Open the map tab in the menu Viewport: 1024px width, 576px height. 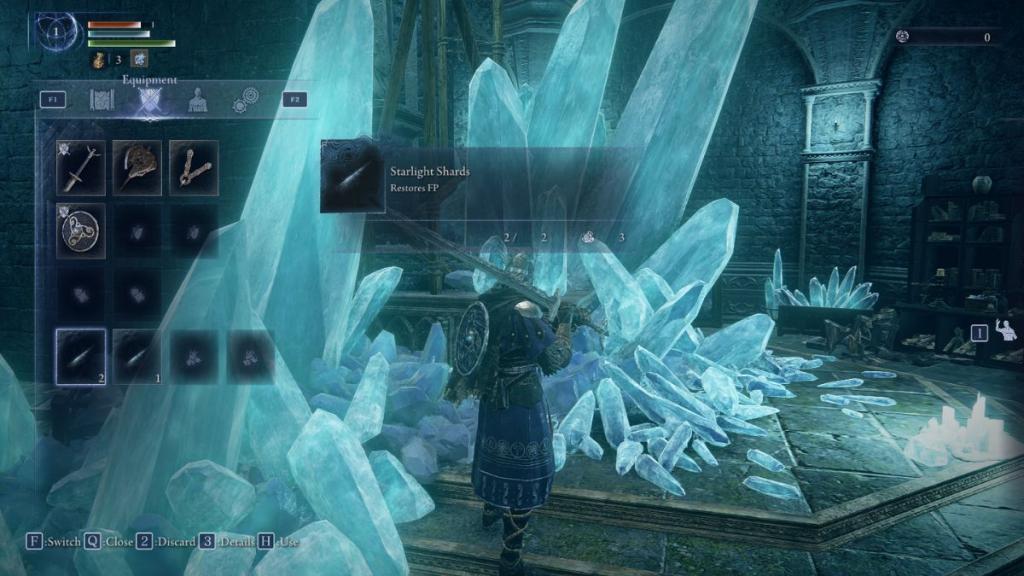coord(103,100)
